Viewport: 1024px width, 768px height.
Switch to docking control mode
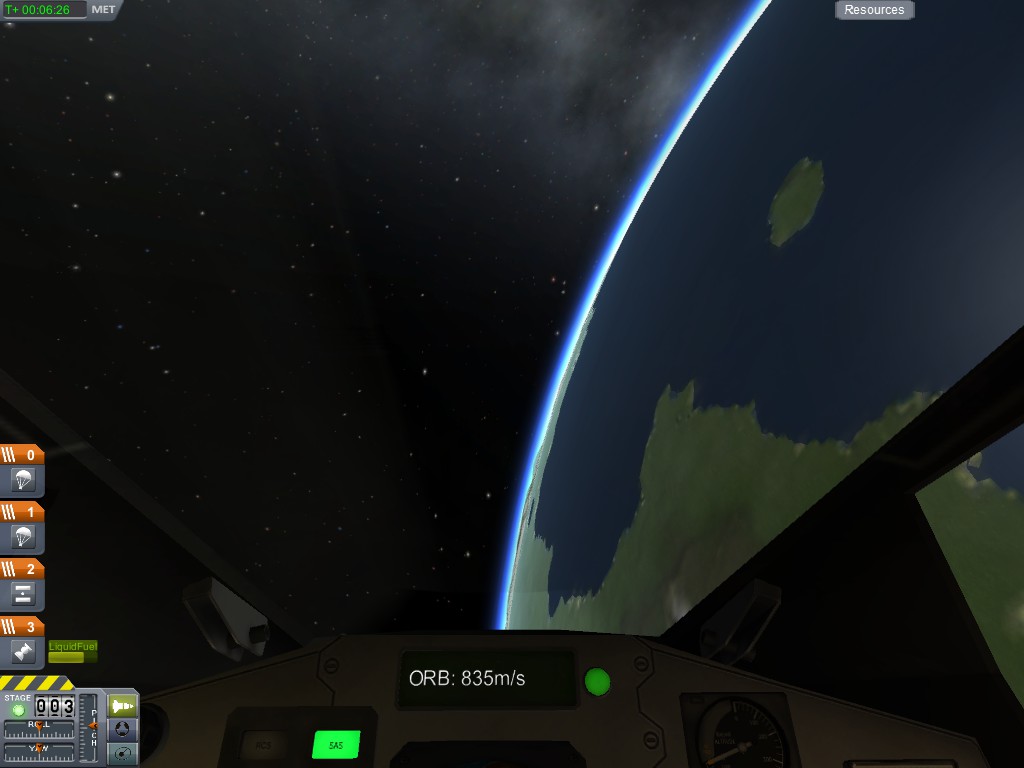coord(122,730)
